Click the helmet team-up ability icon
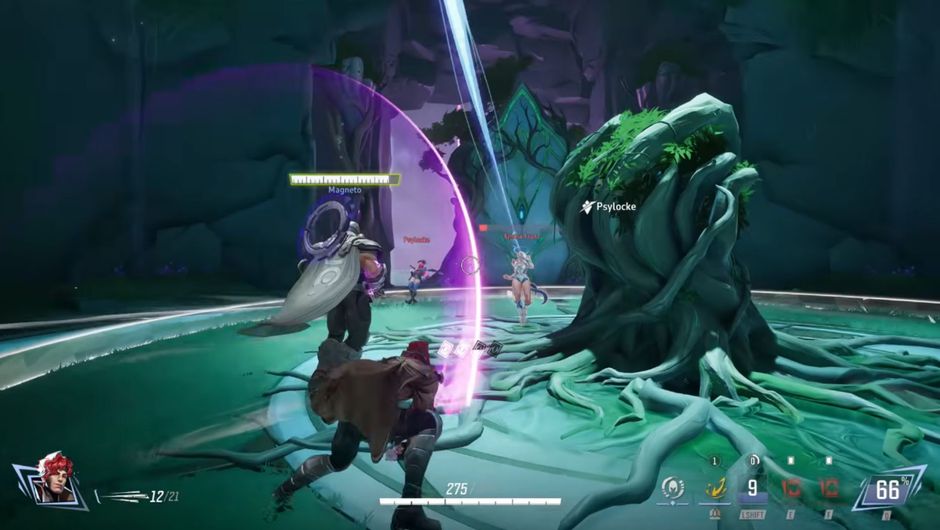The width and height of the screenshot is (940, 530). (x=674, y=489)
